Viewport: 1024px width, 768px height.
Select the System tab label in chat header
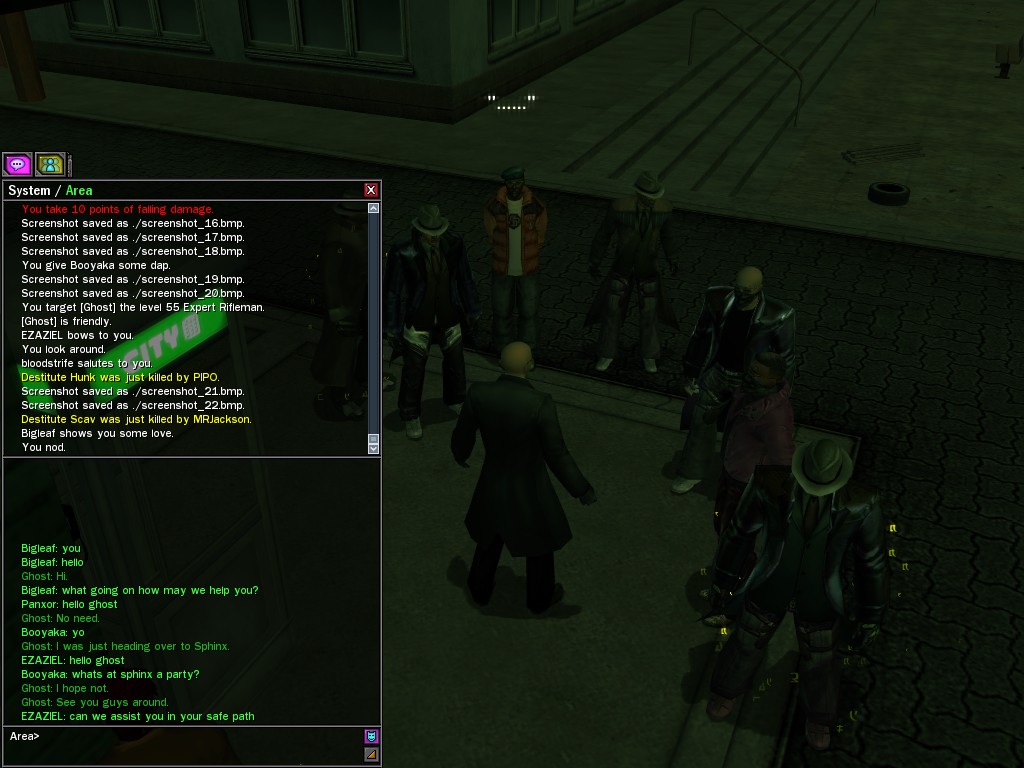(x=29, y=190)
